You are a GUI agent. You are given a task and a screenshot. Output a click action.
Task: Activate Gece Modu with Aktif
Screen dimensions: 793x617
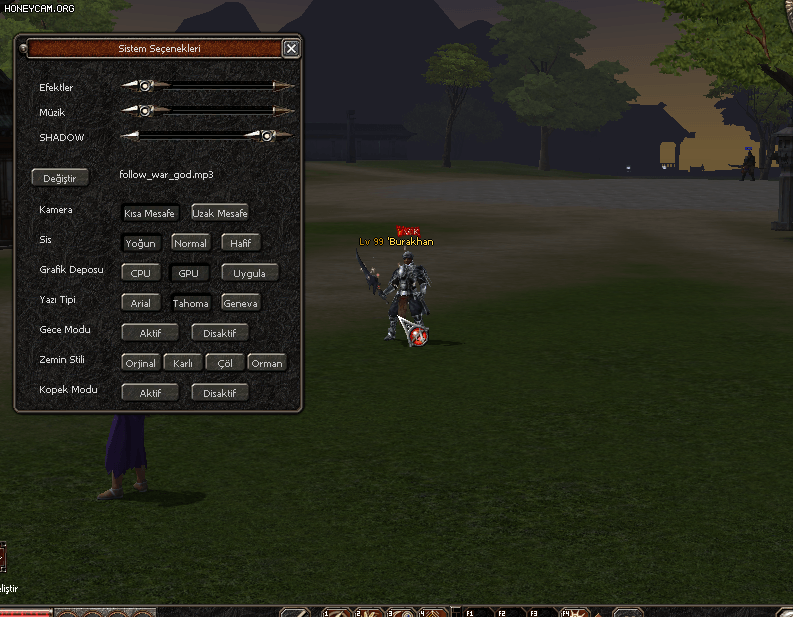(150, 333)
